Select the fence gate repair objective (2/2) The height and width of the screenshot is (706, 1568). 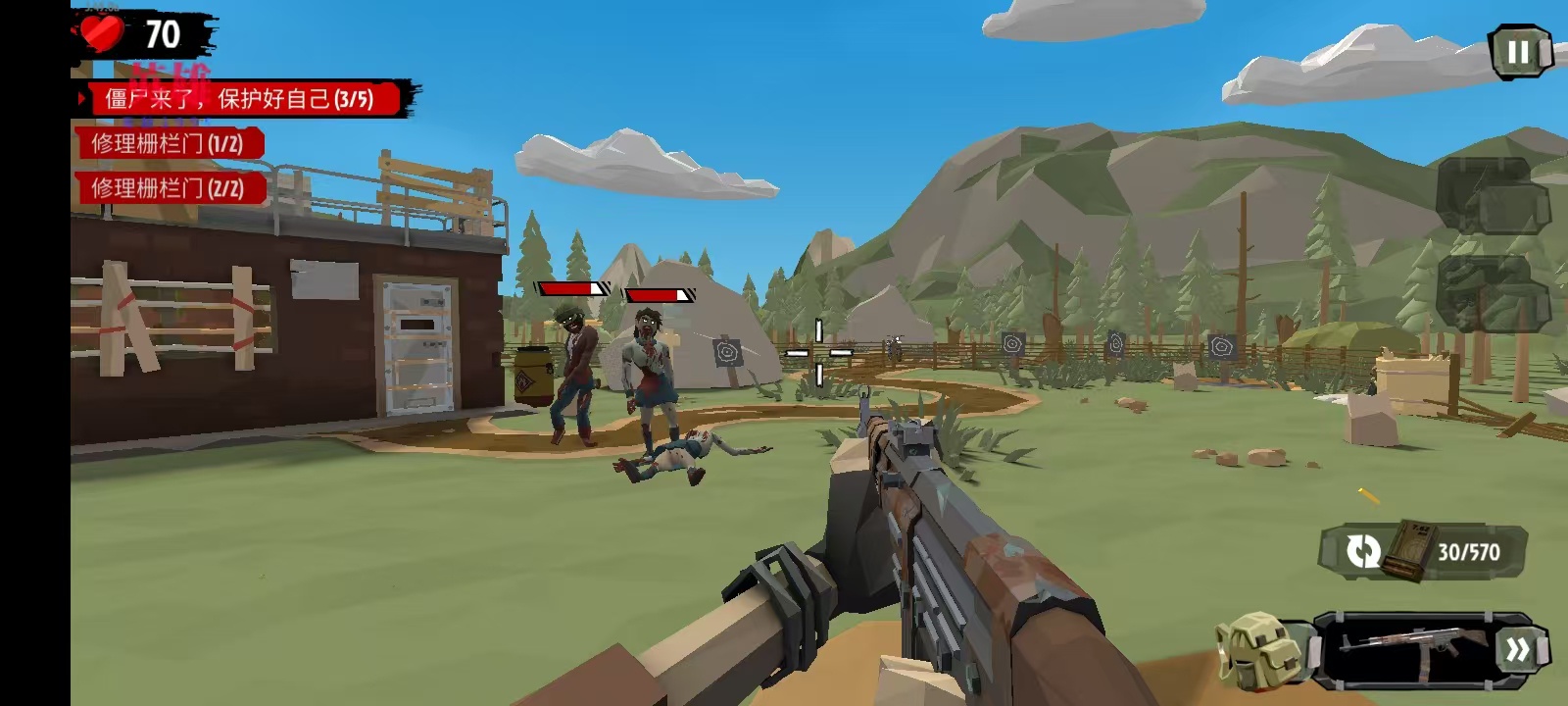pyautogui.click(x=168, y=188)
